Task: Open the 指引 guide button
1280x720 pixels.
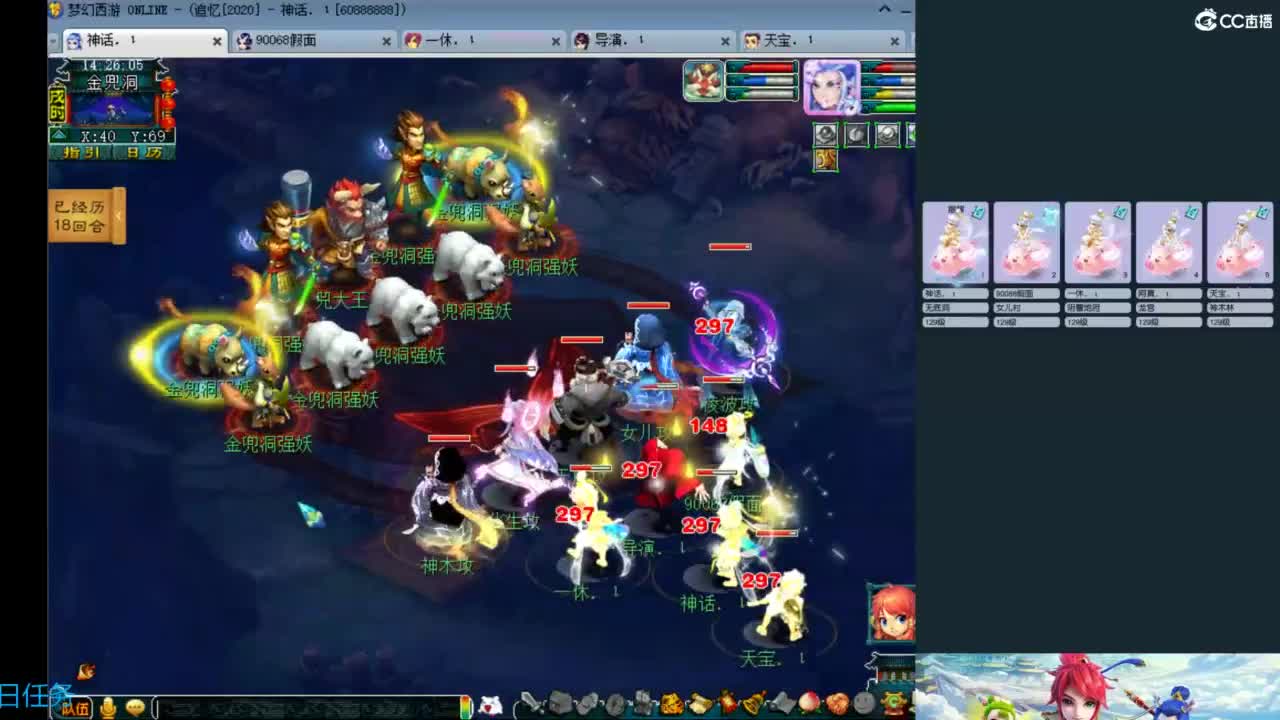Action: point(81,152)
